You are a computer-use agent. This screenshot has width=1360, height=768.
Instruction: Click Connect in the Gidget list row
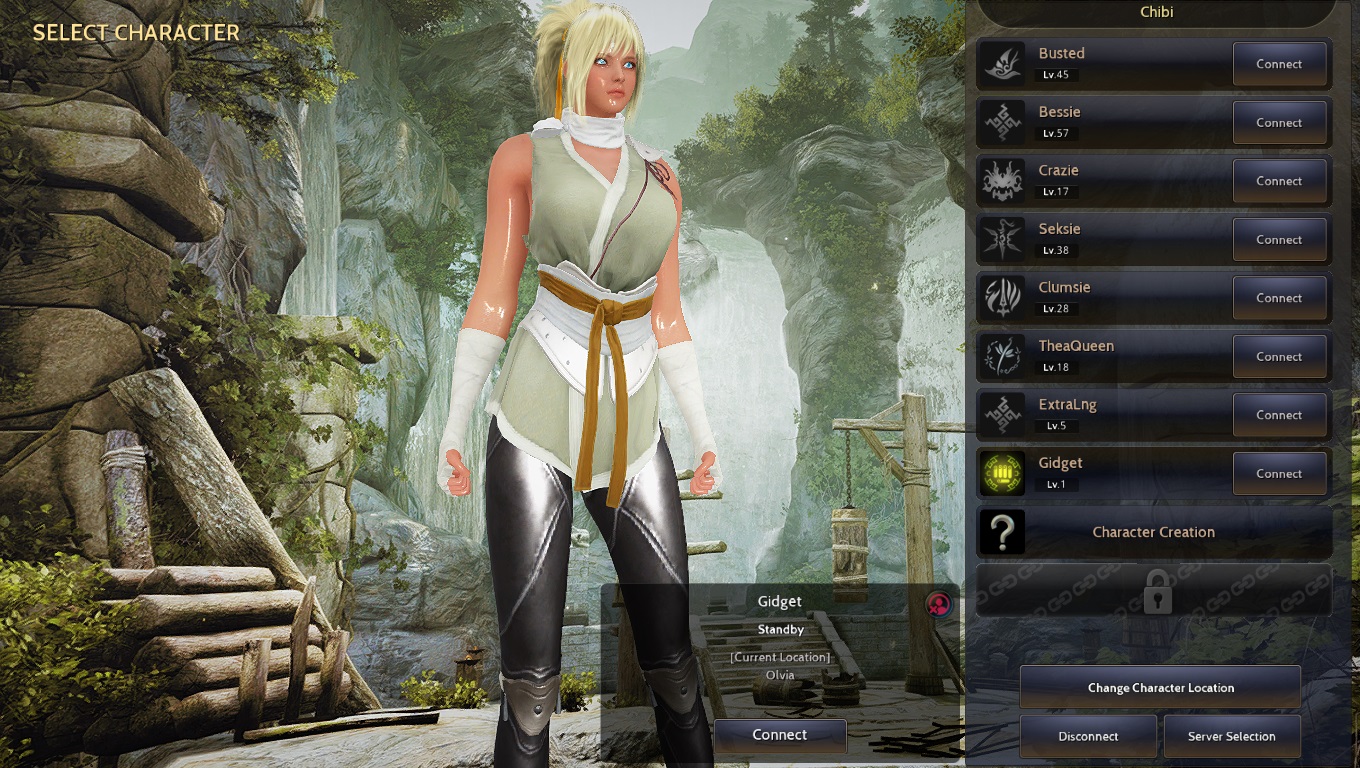pyautogui.click(x=1279, y=474)
